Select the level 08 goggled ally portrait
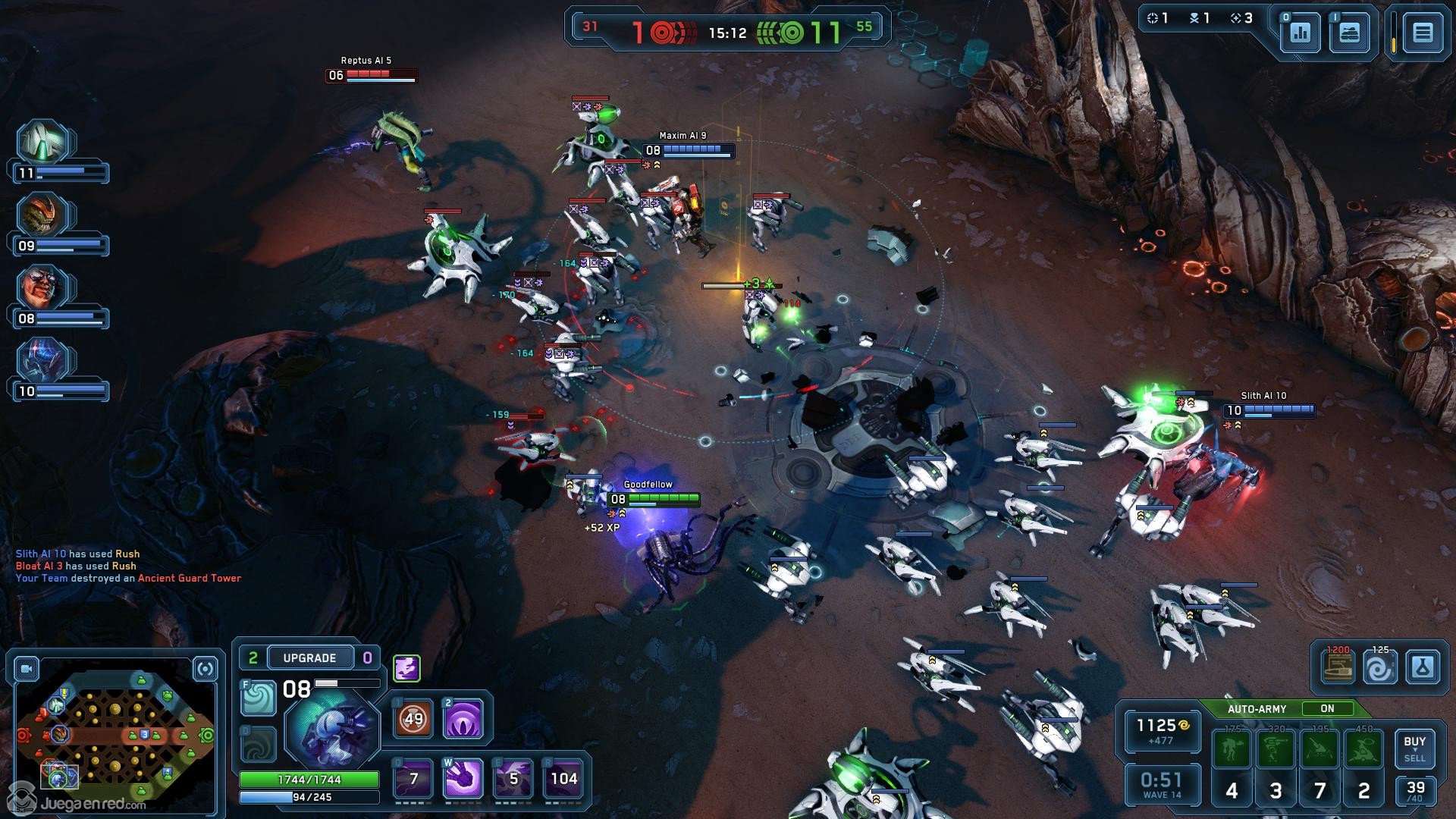 [44, 288]
